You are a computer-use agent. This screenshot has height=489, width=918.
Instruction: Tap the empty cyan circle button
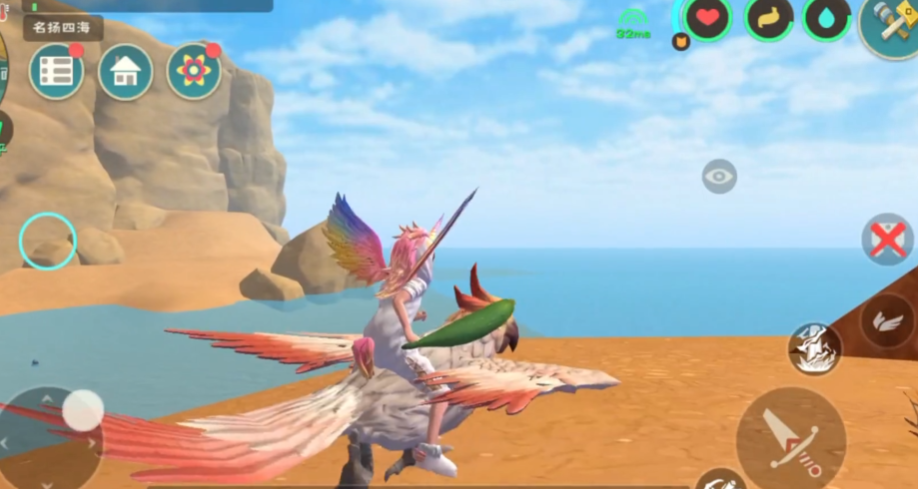pyautogui.click(x=48, y=241)
